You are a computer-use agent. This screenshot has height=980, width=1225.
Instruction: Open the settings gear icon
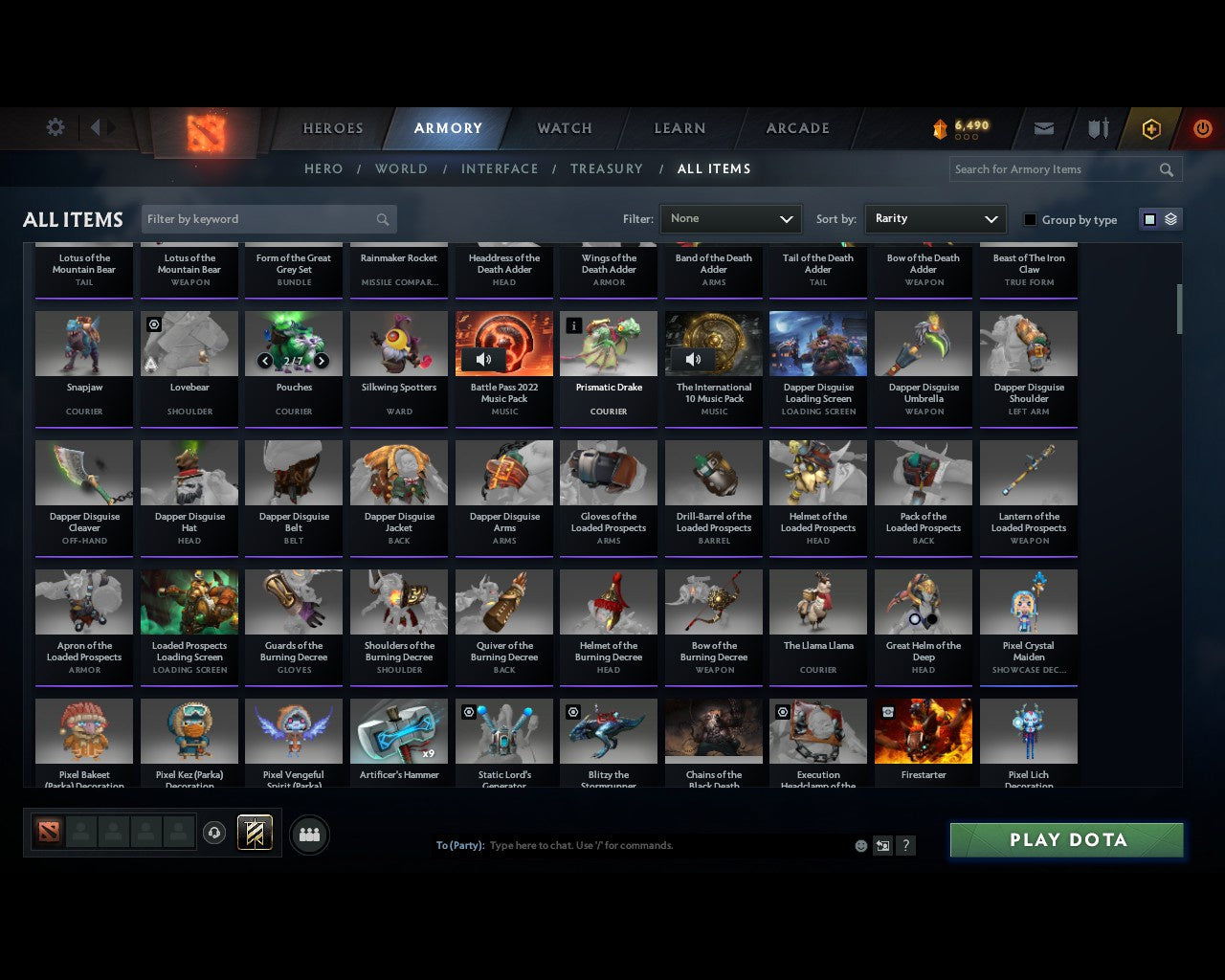(55, 126)
